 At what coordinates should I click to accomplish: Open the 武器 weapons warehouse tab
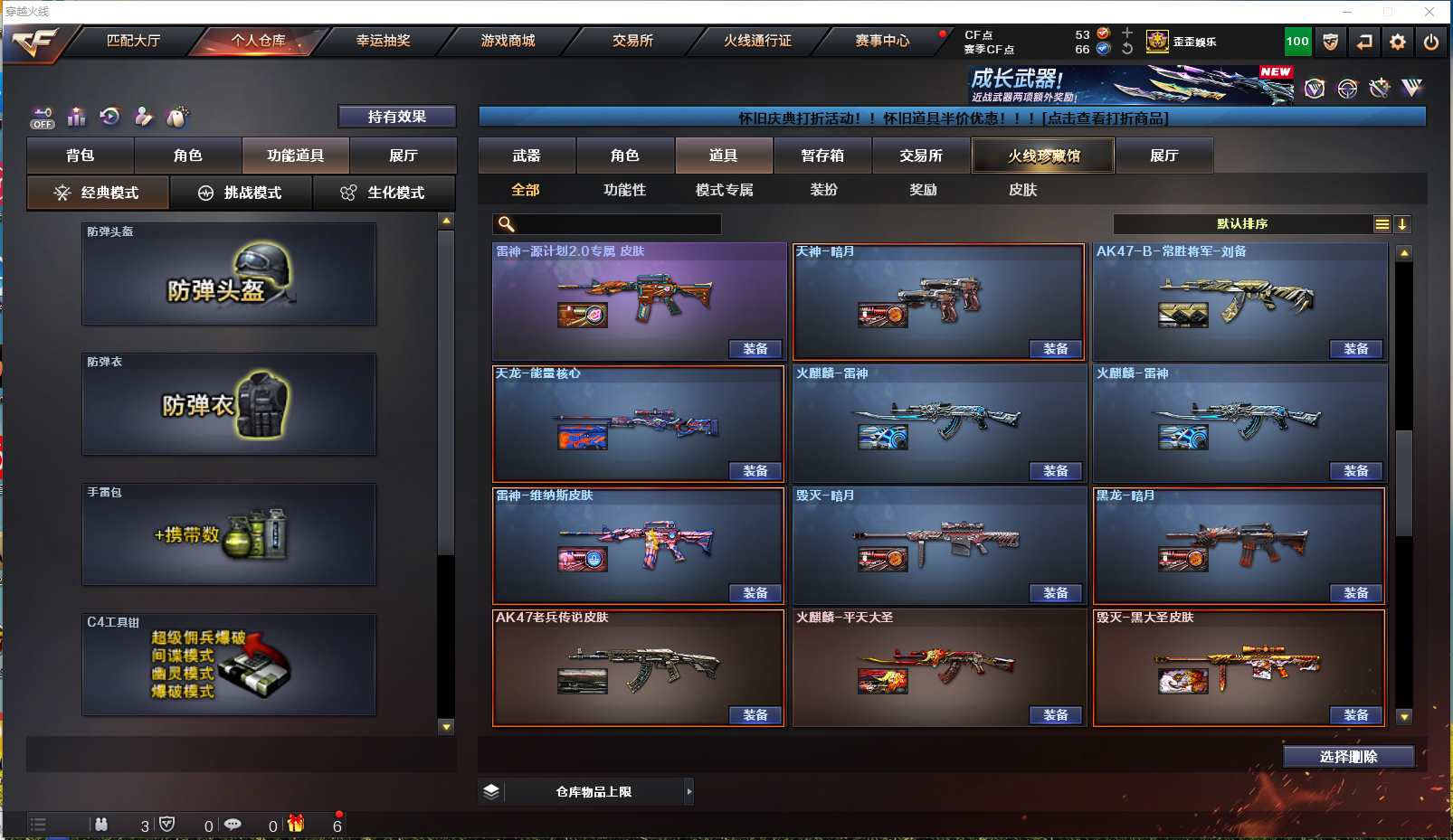point(527,156)
